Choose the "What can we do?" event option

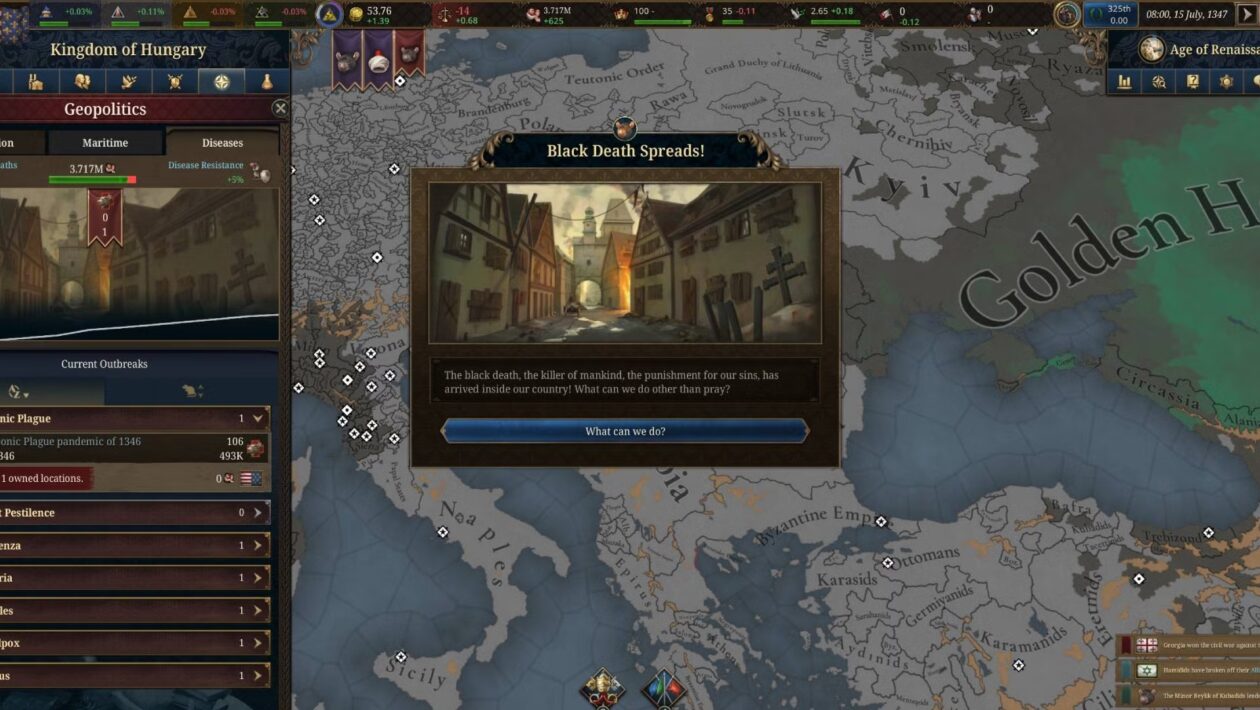tap(625, 431)
